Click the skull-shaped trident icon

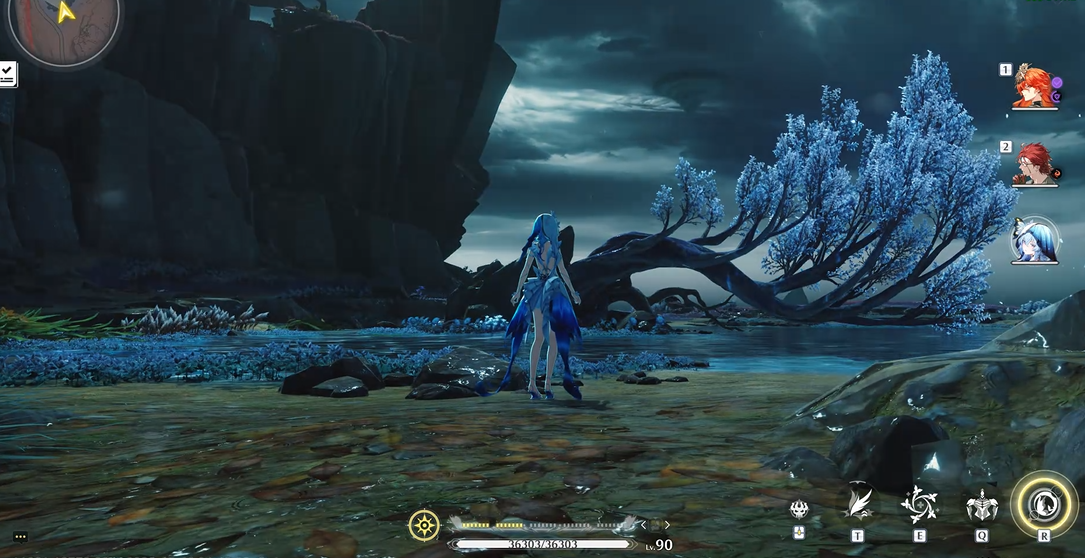pos(800,510)
